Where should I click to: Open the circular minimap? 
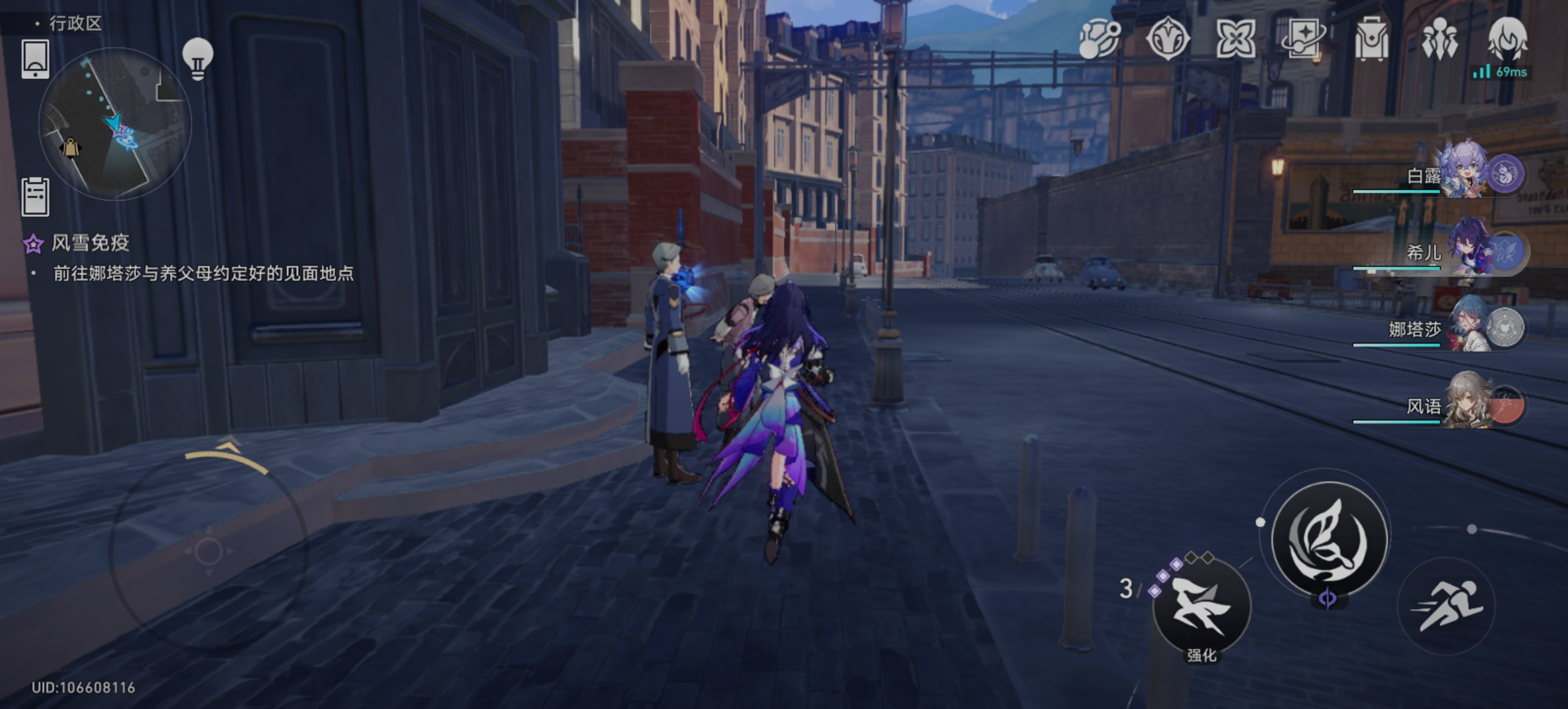pyautogui.click(x=115, y=123)
